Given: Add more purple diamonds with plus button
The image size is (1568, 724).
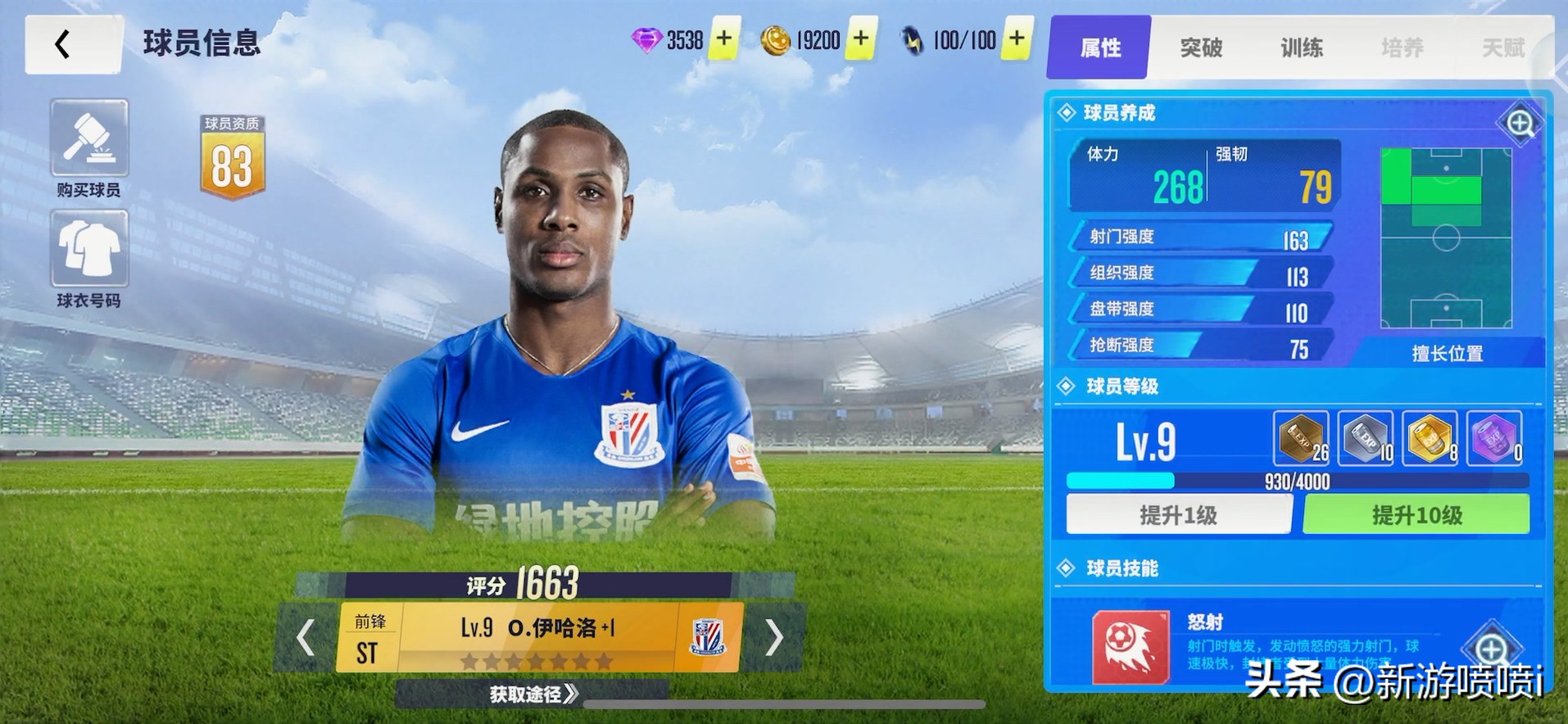Looking at the screenshot, I should [x=724, y=38].
